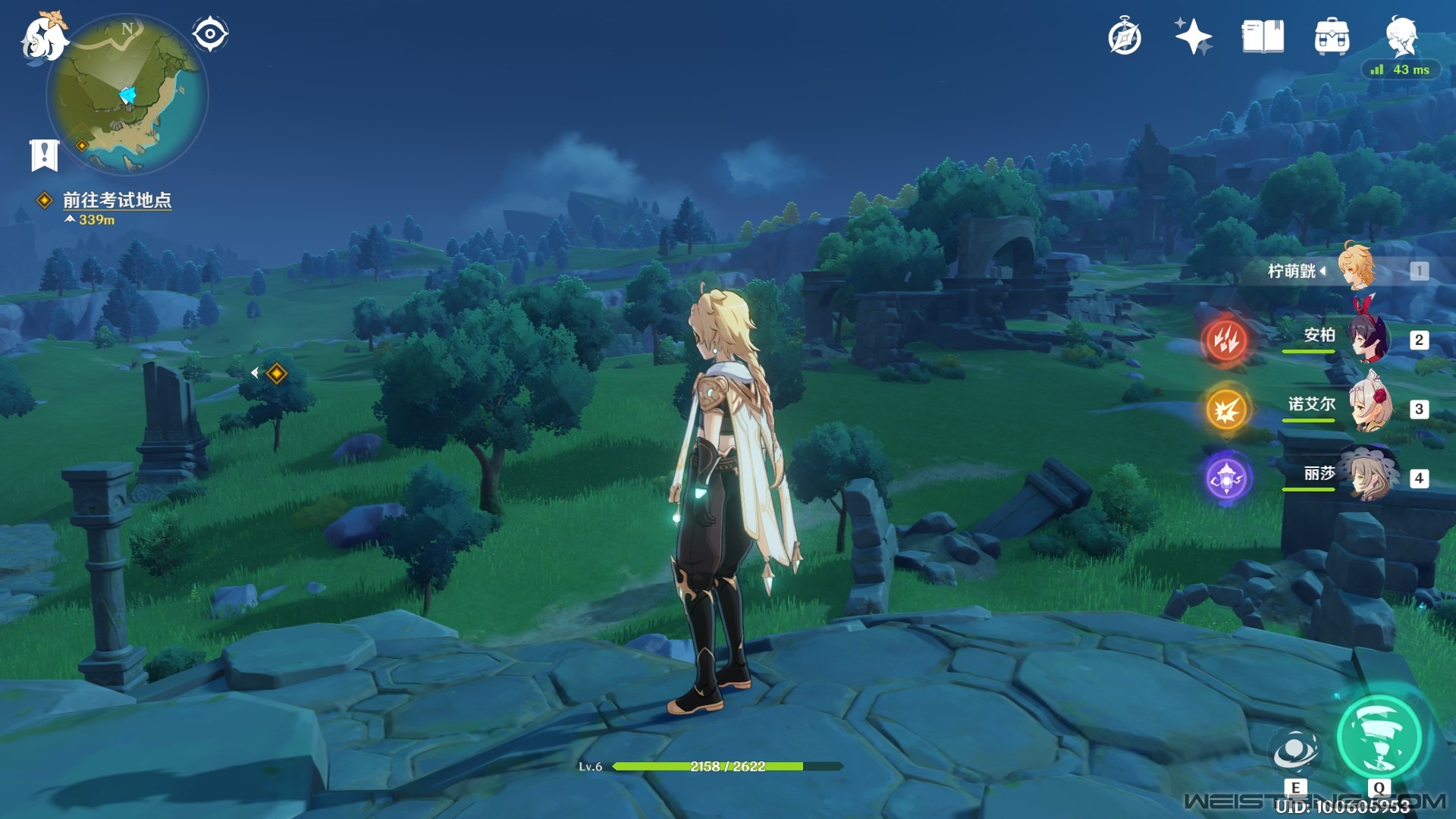Open the wish star icon
Image resolution: width=1456 pixels, height=819 pixels.
[x=1193, y=36]
